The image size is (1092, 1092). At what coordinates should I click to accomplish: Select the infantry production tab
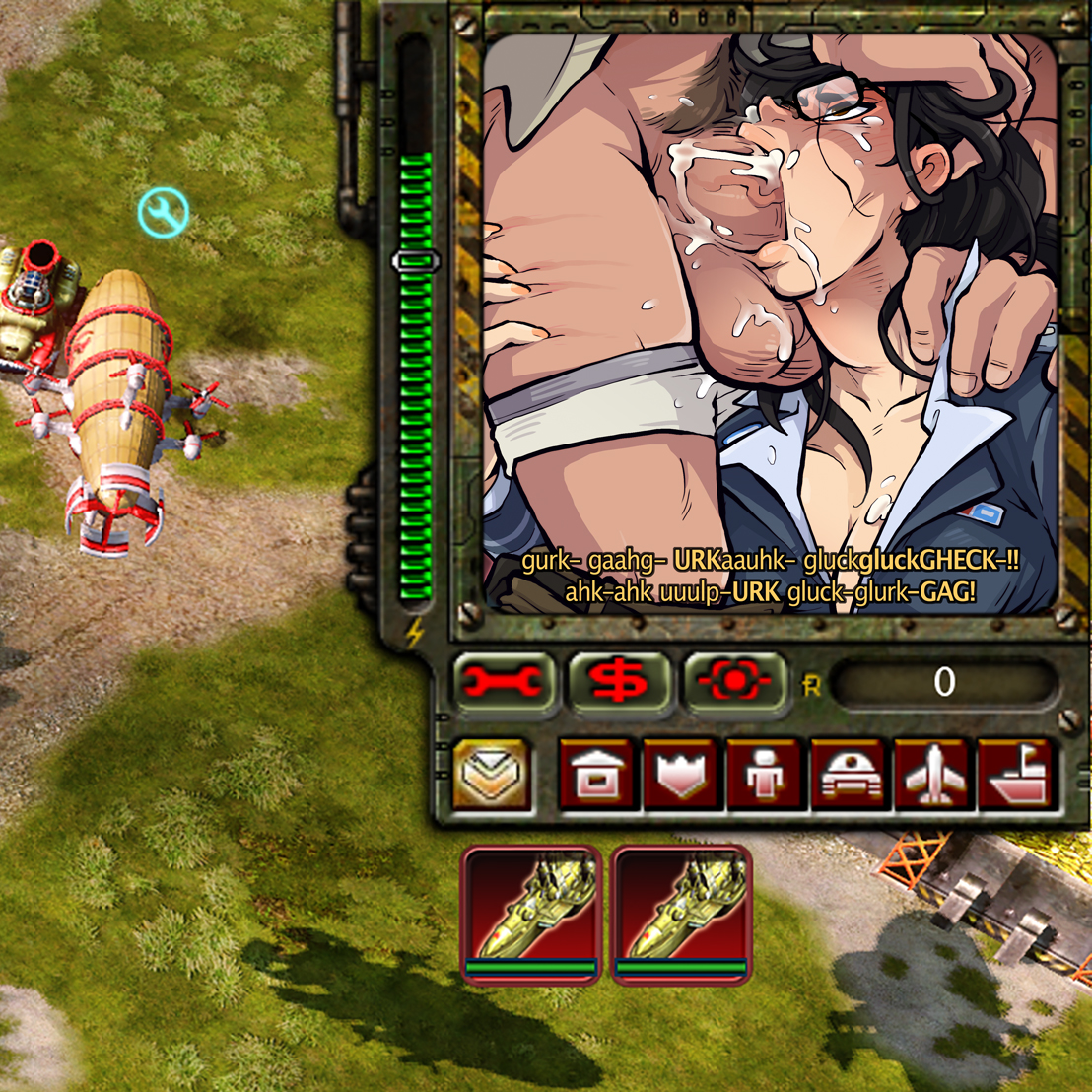[x=765, y=775]
